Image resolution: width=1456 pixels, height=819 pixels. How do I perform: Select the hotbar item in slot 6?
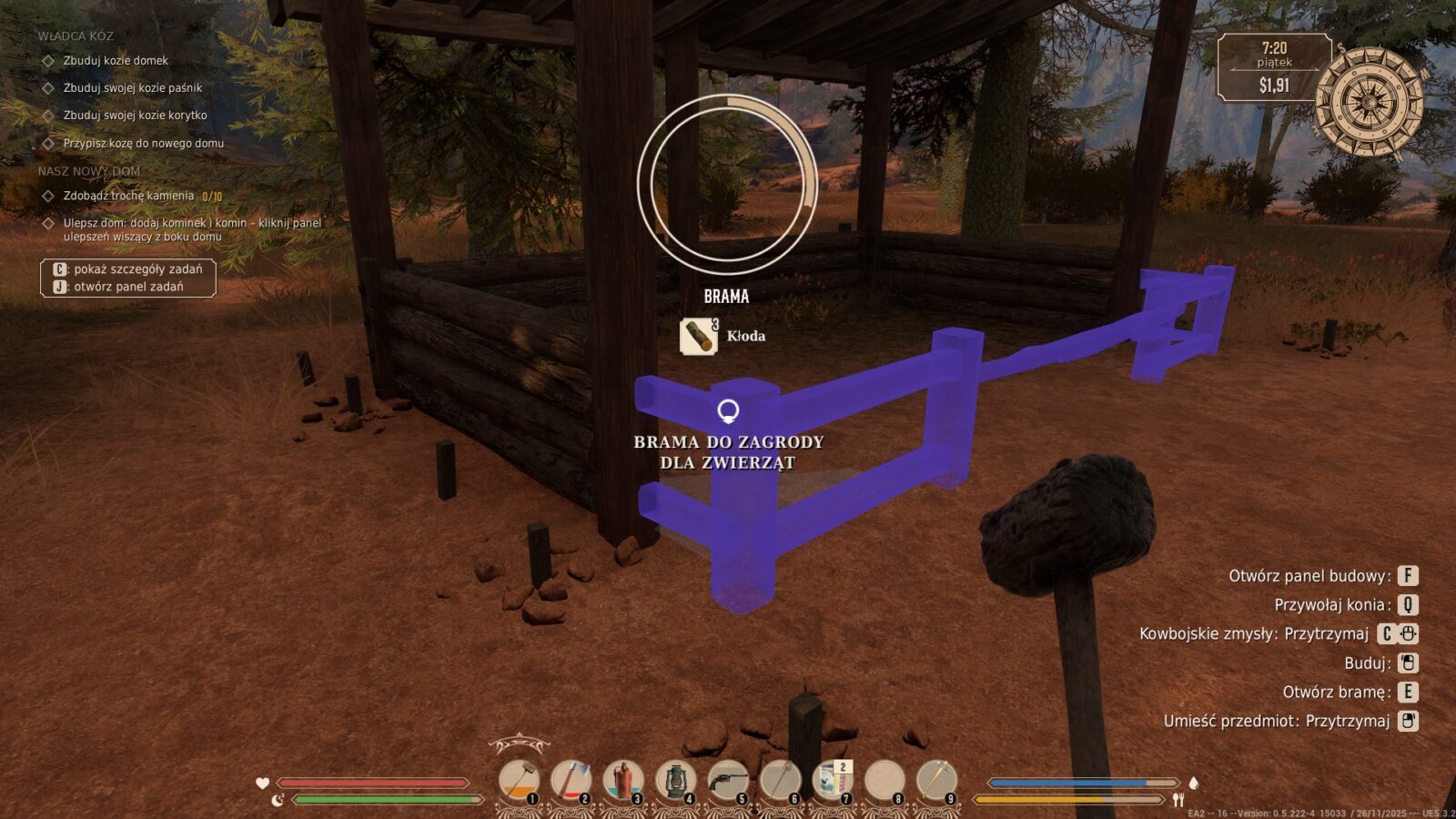click(780, 781)
